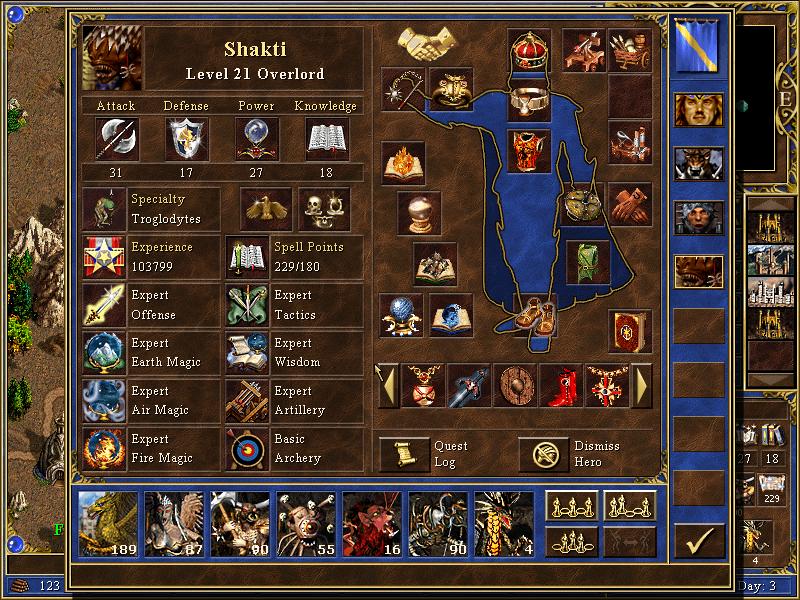Select the Expert Tactics skill
Viewport: 800px width, 600px height.
(x=247, y=305)
